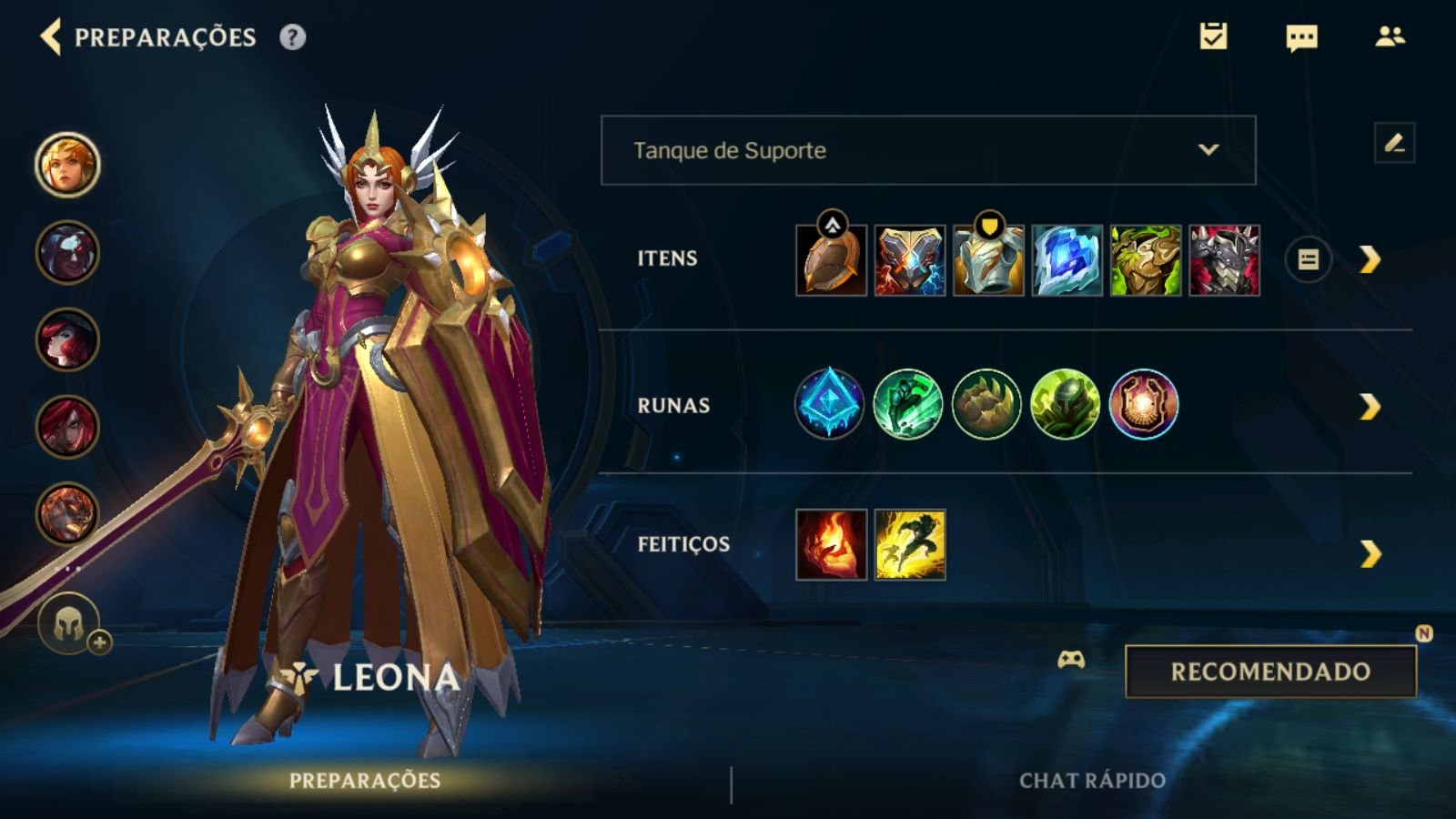
Task: Select the Flash yellow spell
Action: (910, 544)
